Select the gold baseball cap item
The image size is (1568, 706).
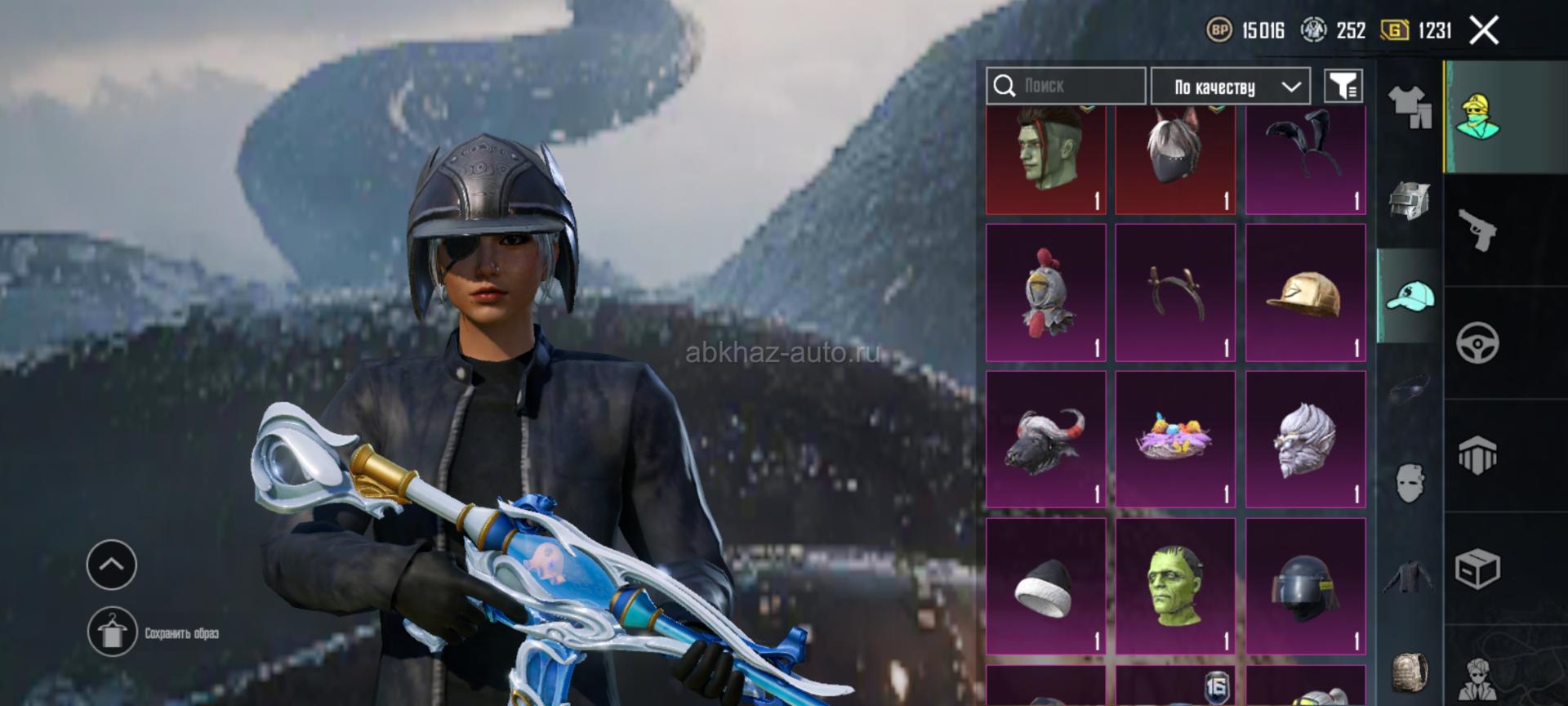tap(1305, 293)
